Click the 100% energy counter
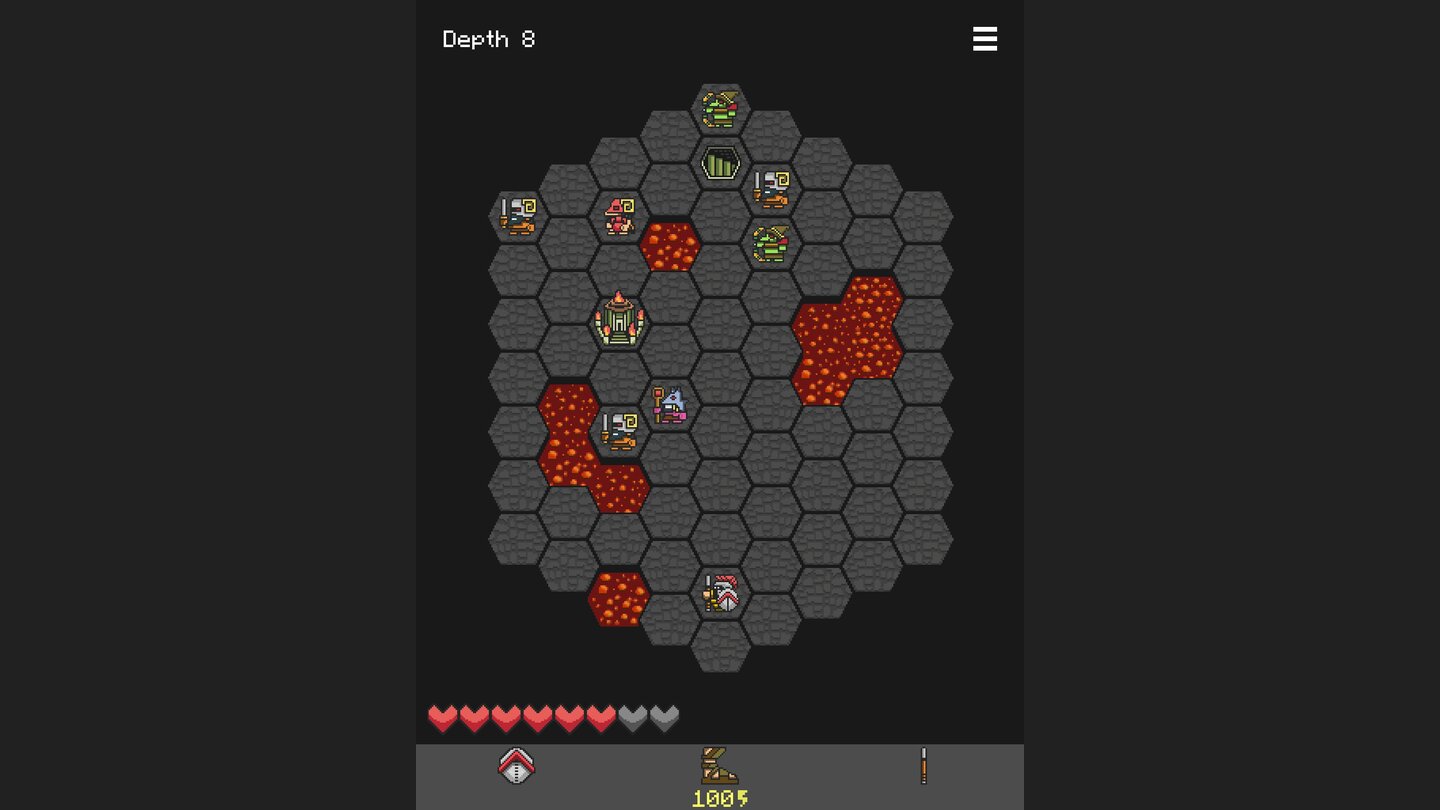 pos(719,797)
